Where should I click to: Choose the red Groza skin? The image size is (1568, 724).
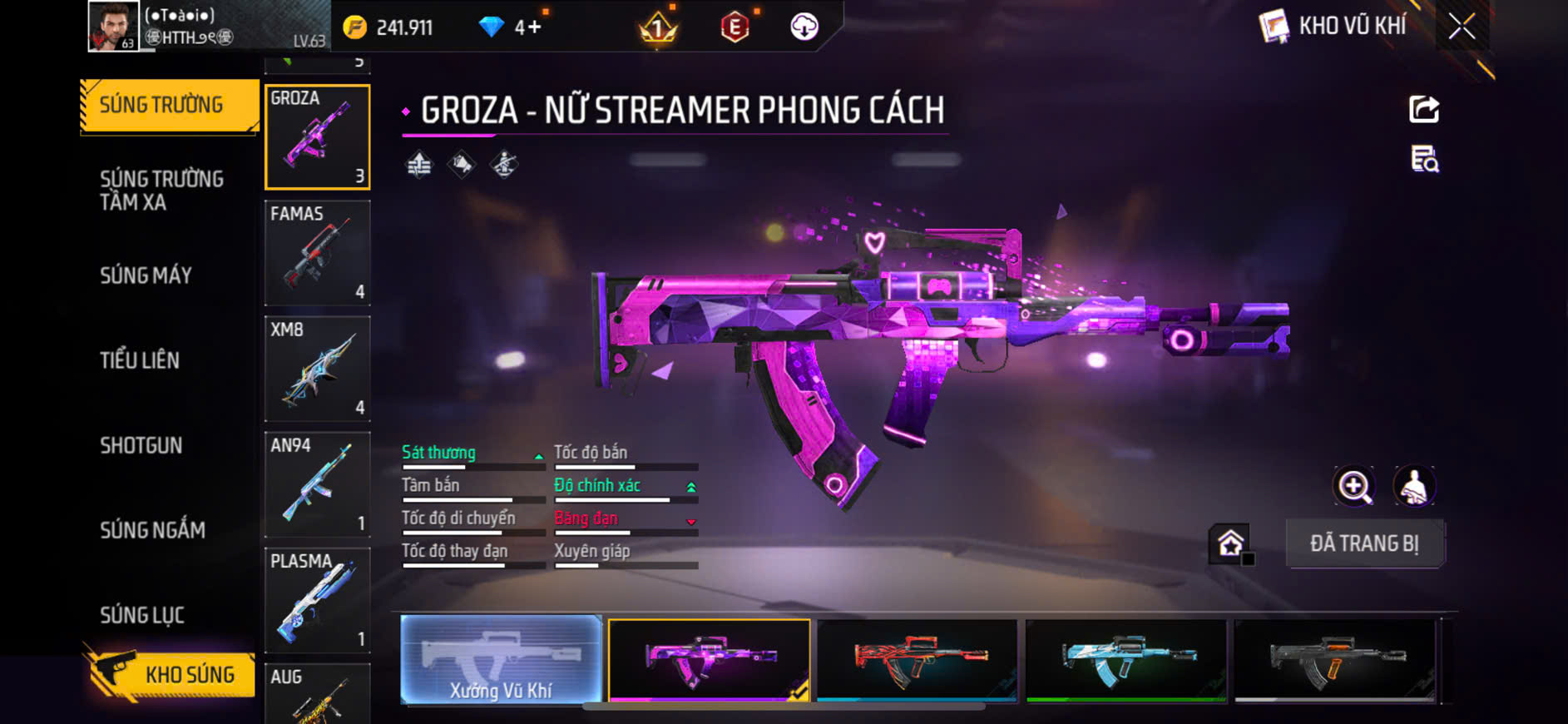click(918, 660)
